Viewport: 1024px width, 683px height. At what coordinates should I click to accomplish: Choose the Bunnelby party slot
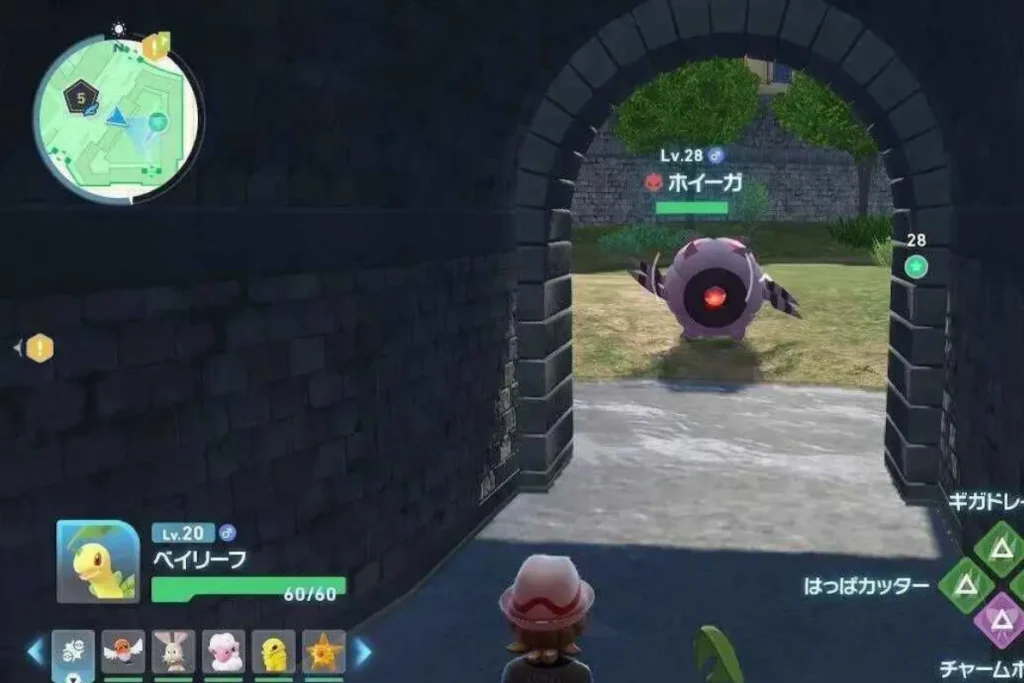[173, 651]
